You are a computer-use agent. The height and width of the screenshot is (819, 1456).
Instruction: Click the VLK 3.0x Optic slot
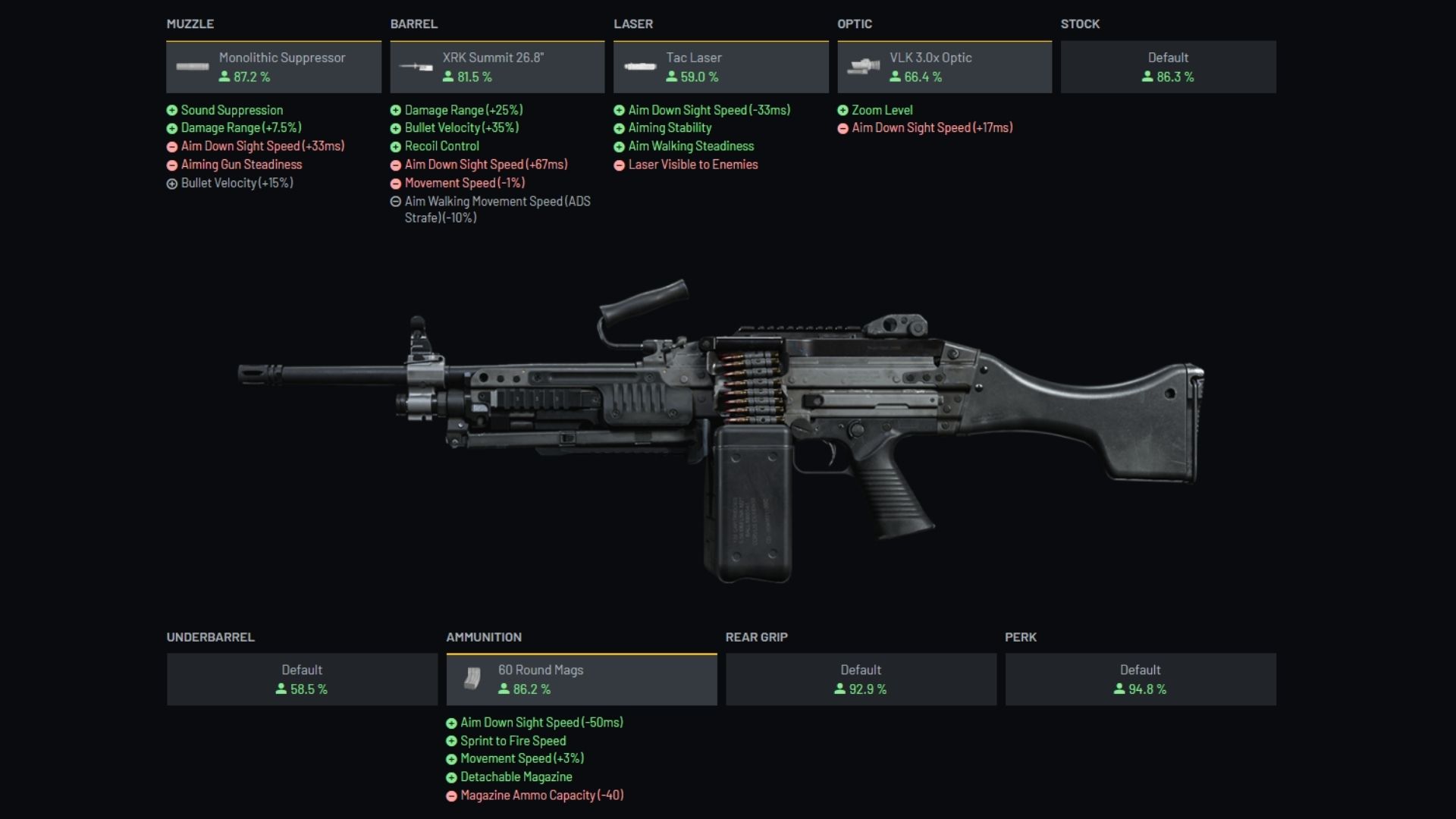(944, 67)
